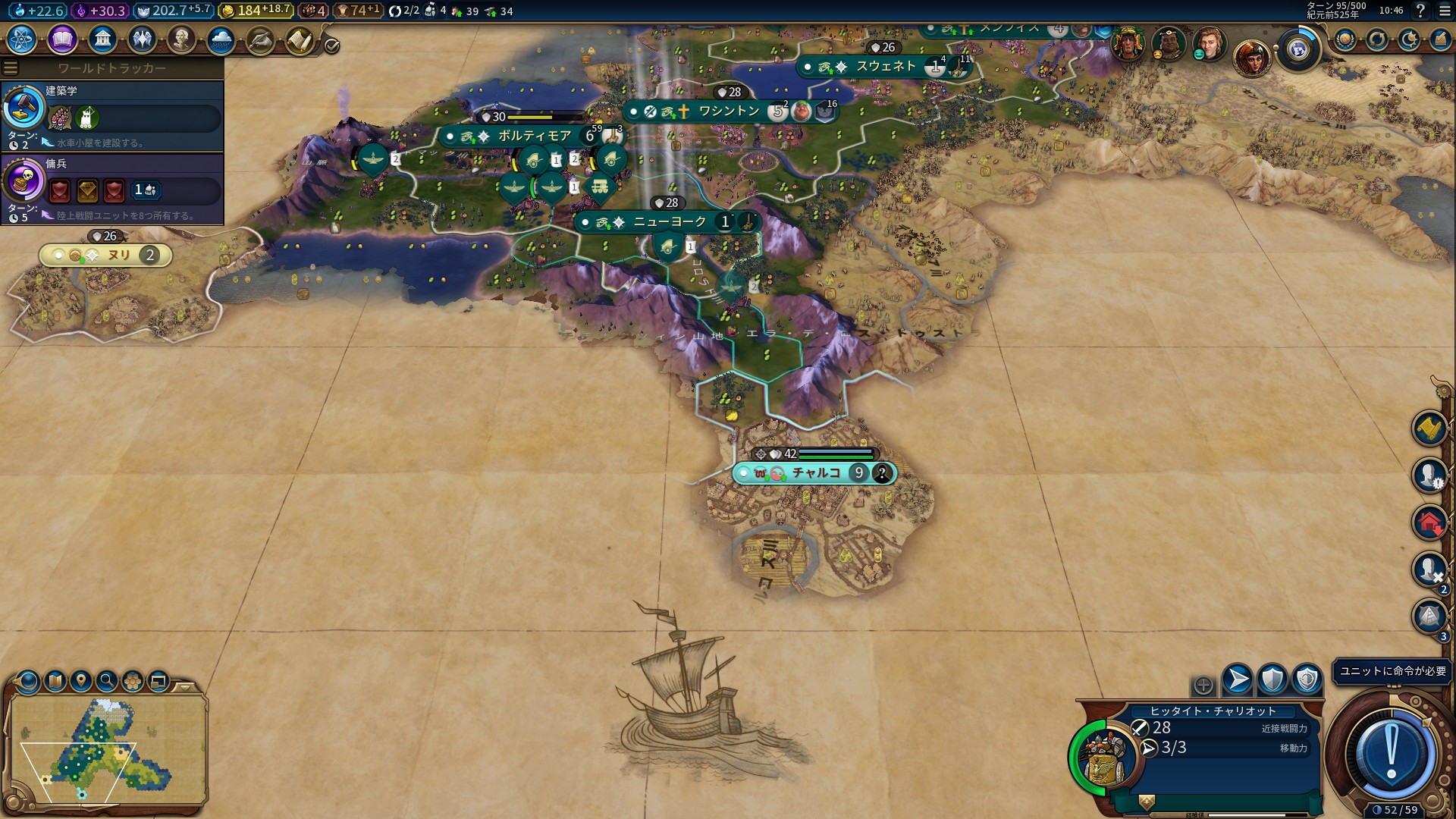Open the great people bust icon
Screen dimensions: 1456x819
(181, 39)
